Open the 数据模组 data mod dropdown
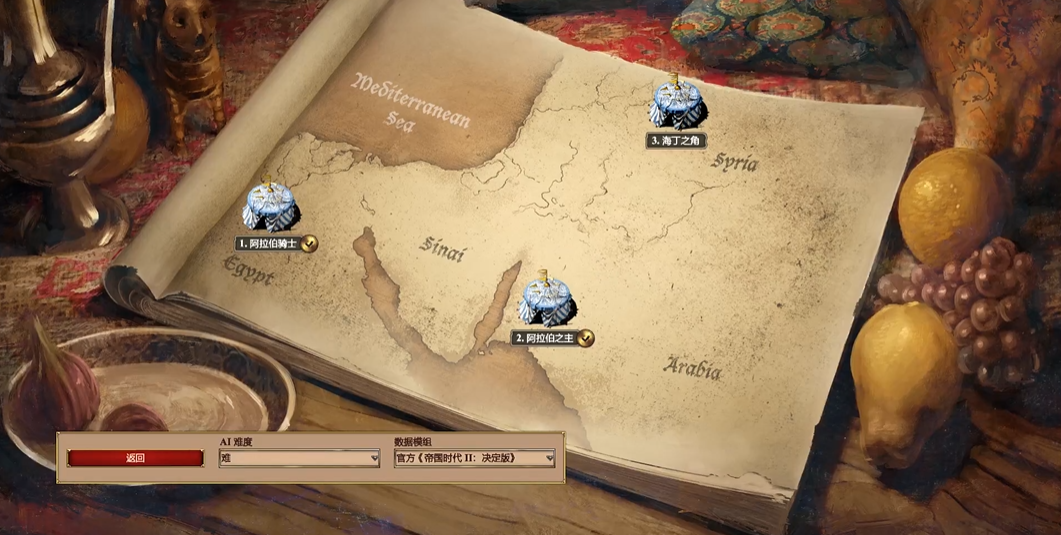The width and height of the screenshot is (1061, 535). [474, 458]
